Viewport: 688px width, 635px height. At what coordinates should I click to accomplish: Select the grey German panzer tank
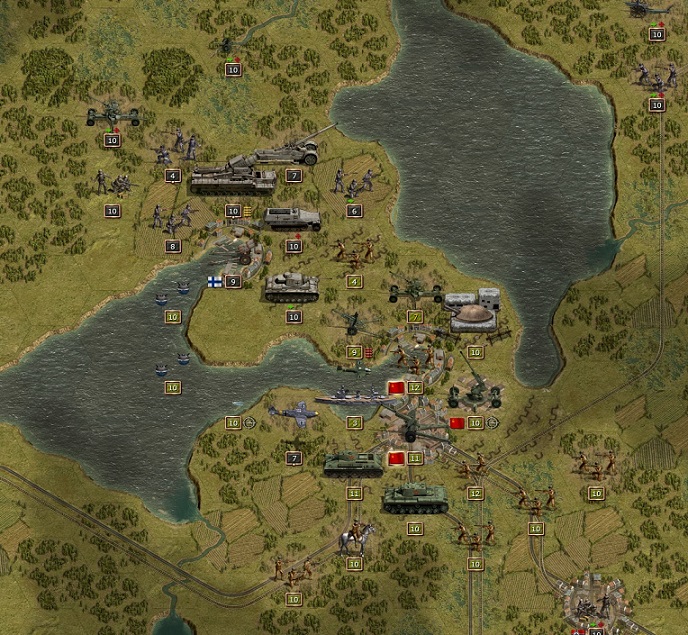pyautogui.click(x=292, y=287)
